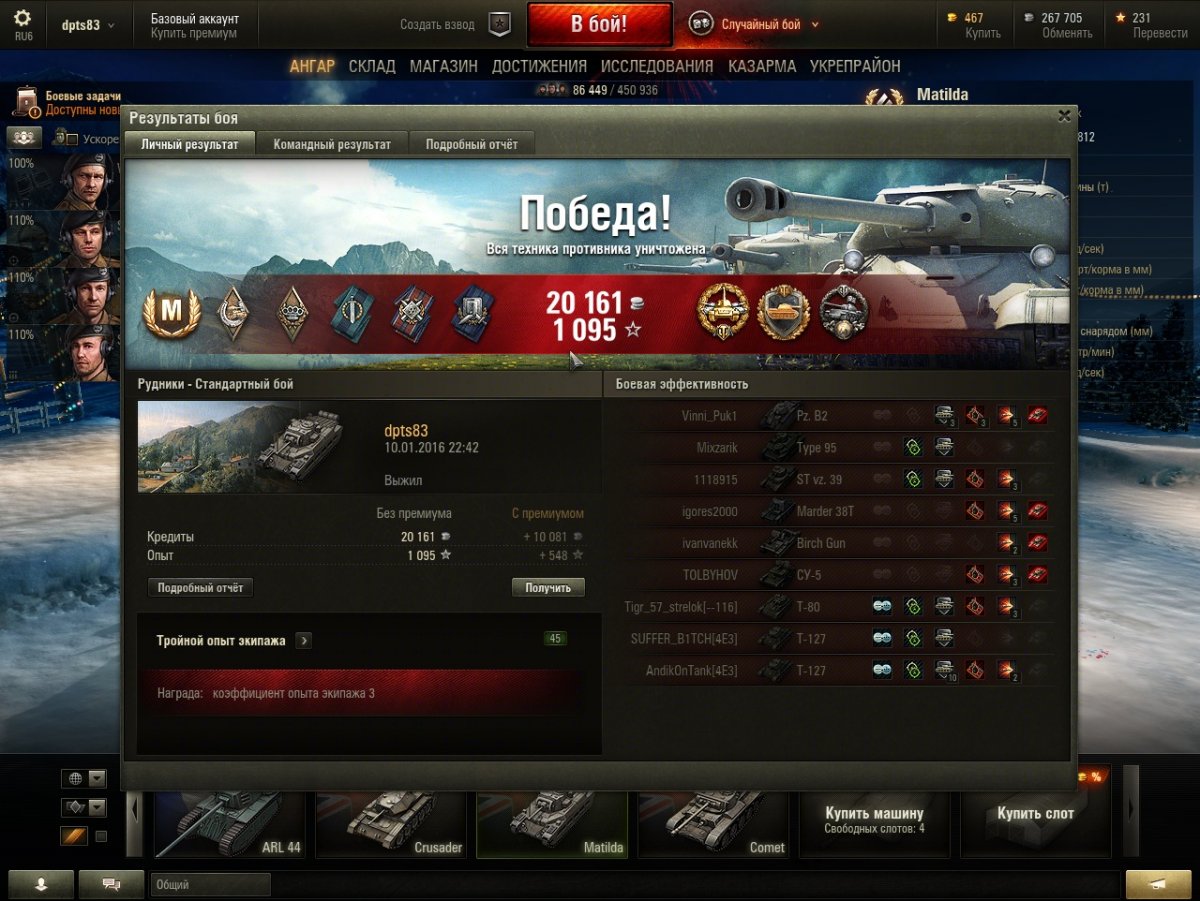
Task: Go to the СКЛАД menu
Action: 372,66
